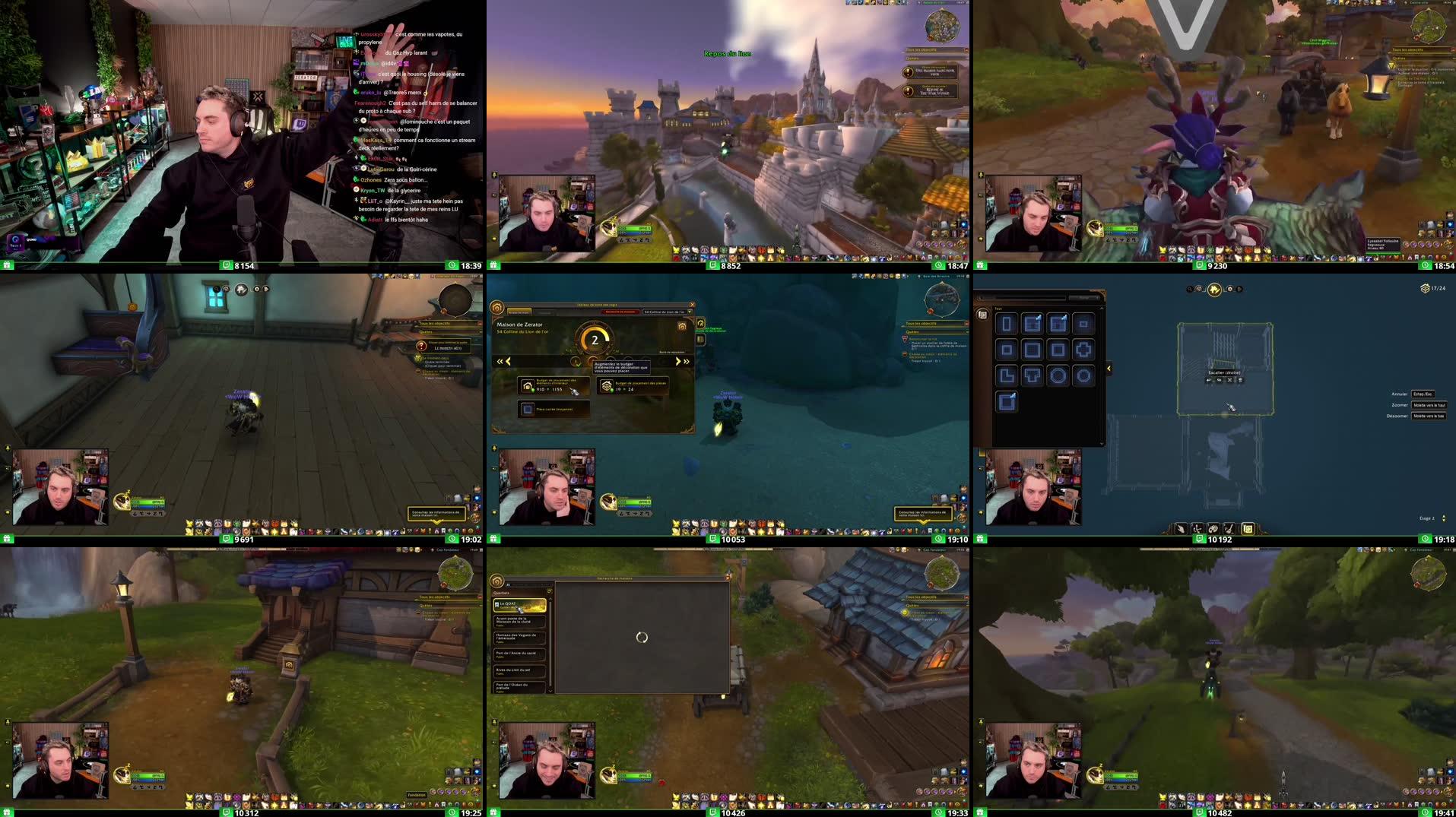Select Le QDA? in the Quartiers list
1456x817 pixels.
519,605
